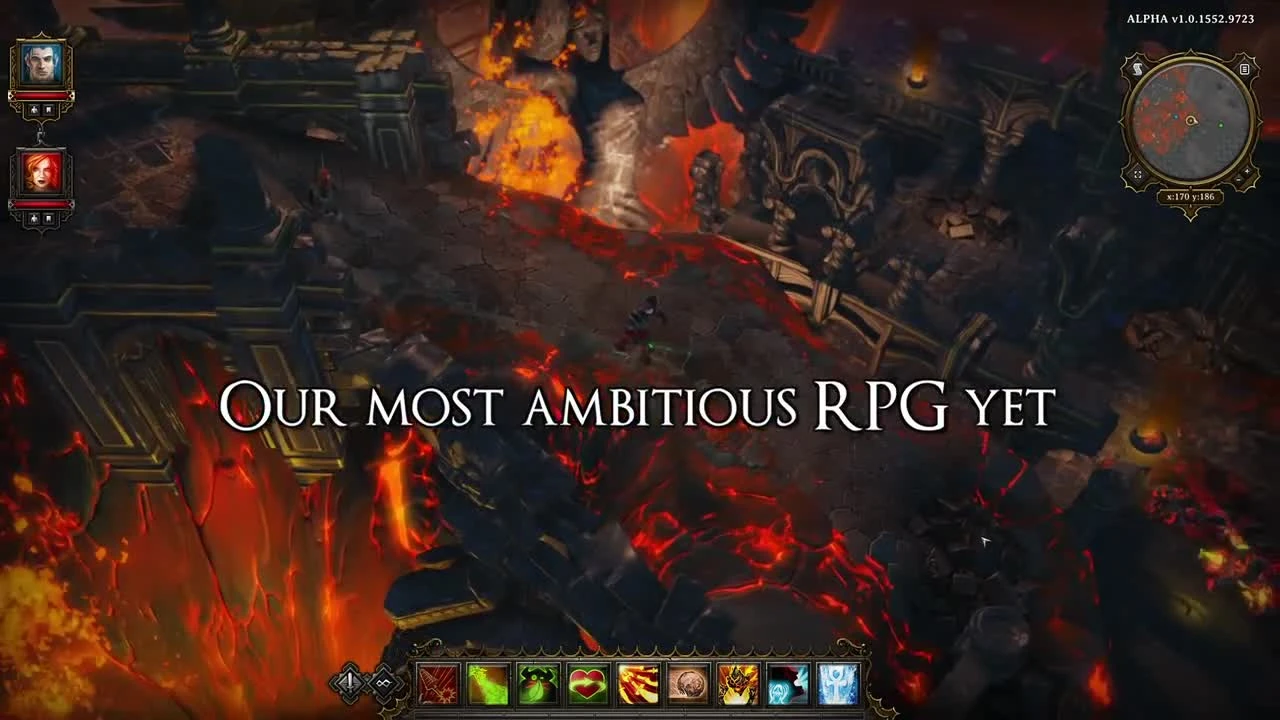
Task: Use the fiery demon summon skill
Action: (x=738, y=683)
